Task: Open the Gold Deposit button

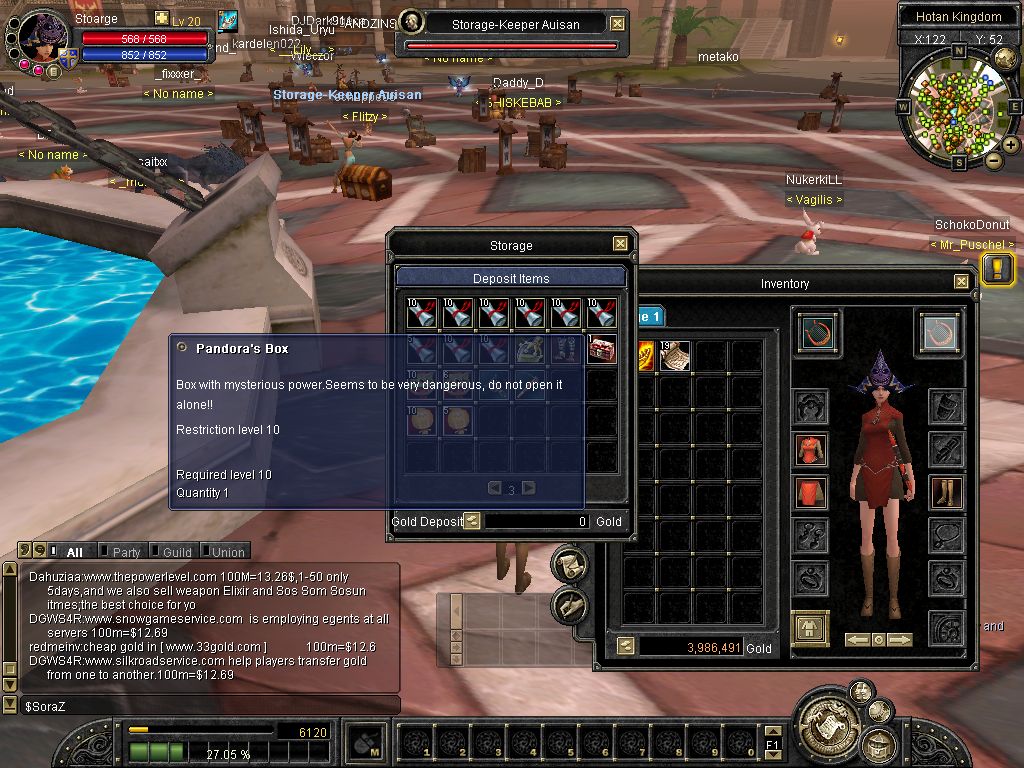Action: [472, 521]
